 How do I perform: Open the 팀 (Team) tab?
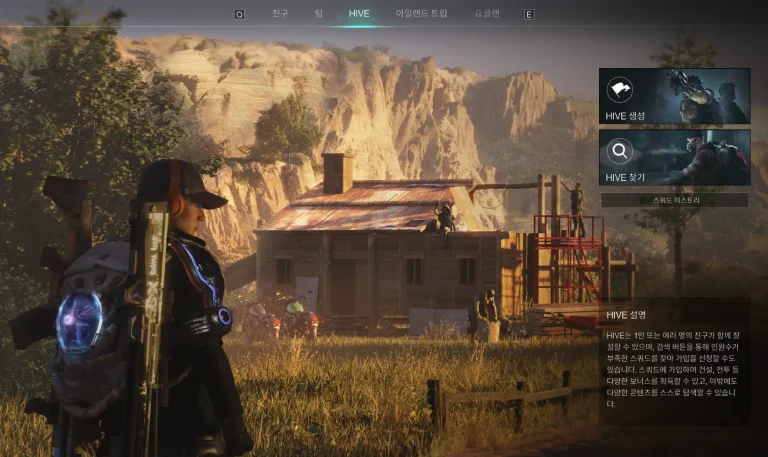point(318,14)
